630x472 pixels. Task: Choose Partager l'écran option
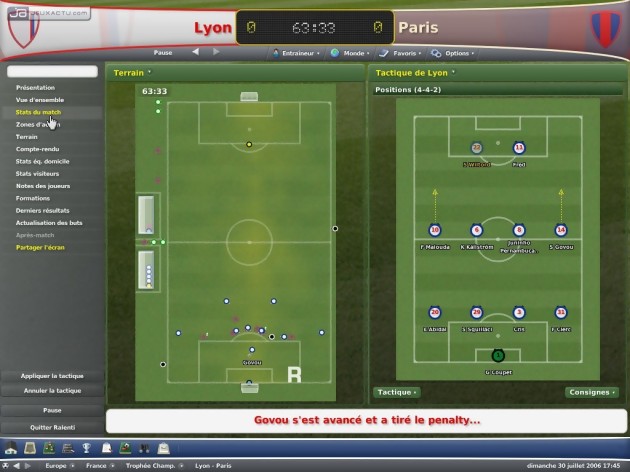coord(40,247)
